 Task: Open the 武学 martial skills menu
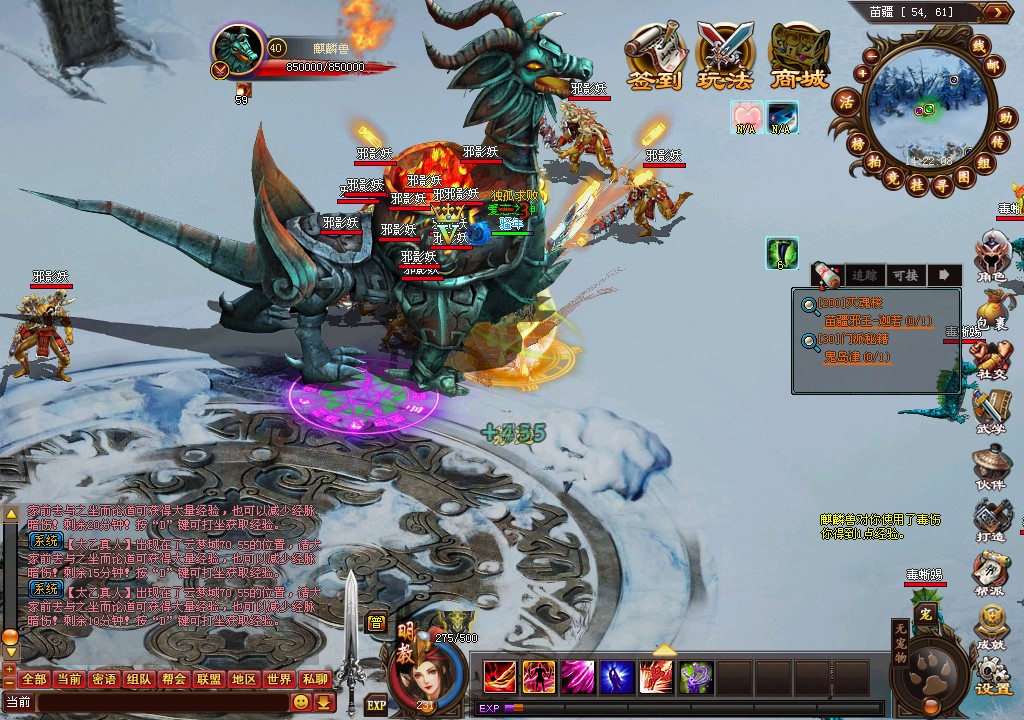[x=992, y=412]
